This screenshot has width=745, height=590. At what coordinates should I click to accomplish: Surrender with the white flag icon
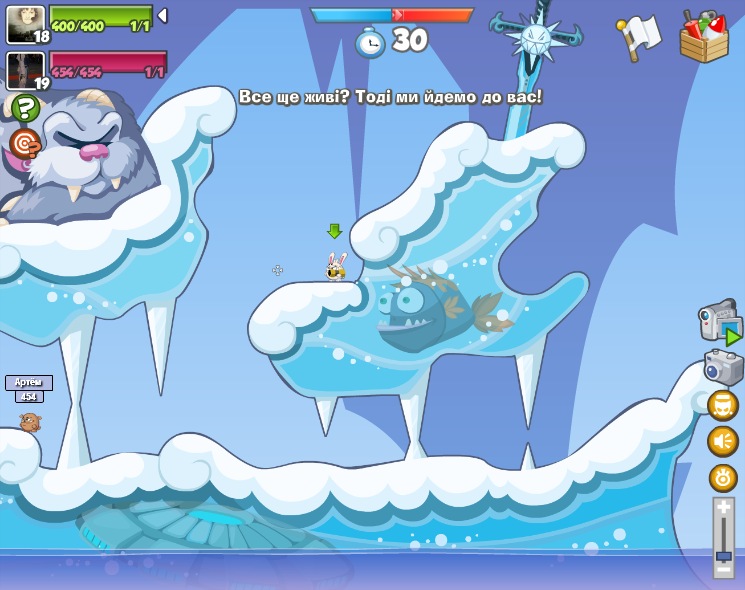[639, 36]
